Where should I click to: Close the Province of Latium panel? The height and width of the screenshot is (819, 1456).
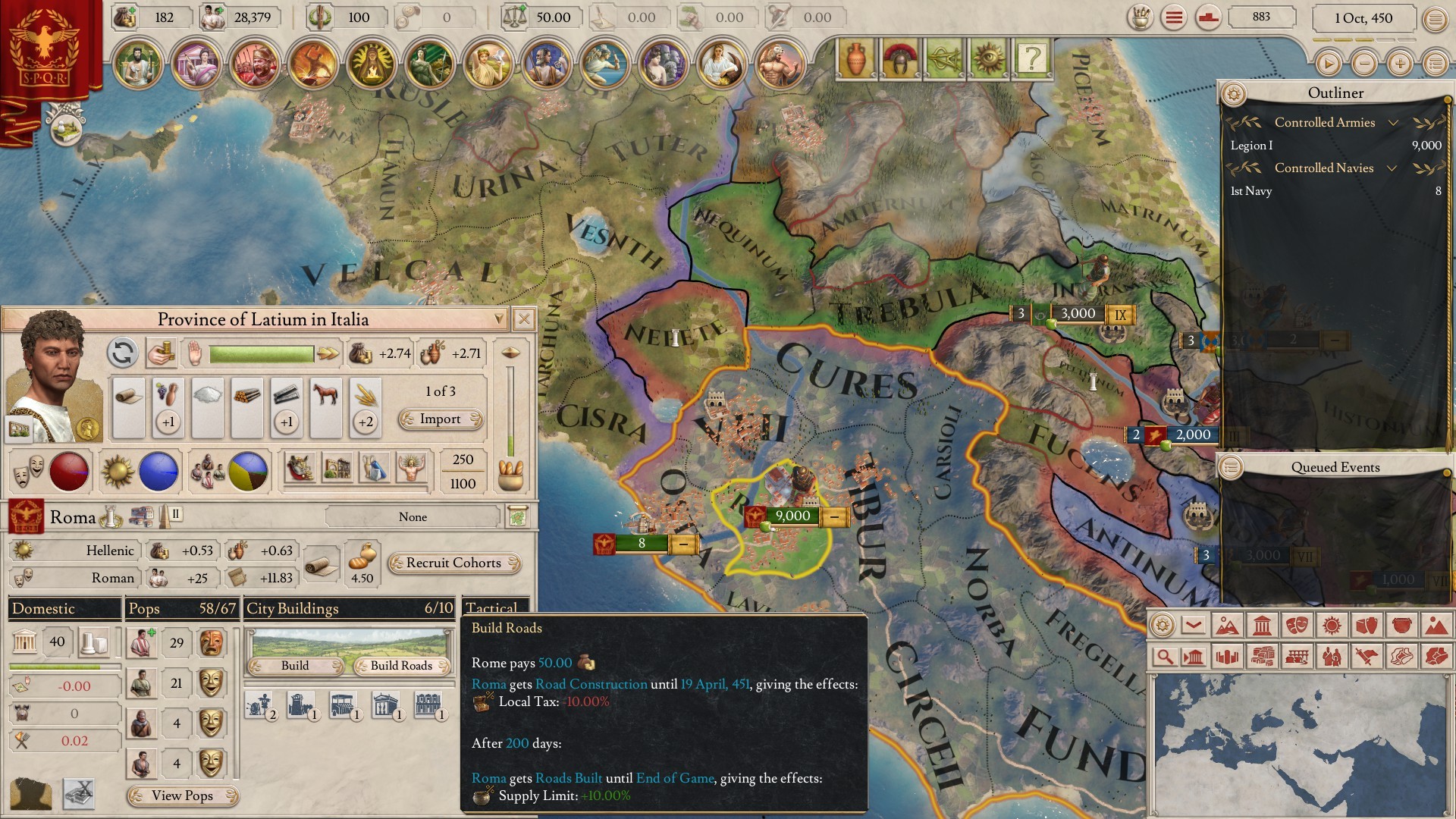tap(523, 319)
